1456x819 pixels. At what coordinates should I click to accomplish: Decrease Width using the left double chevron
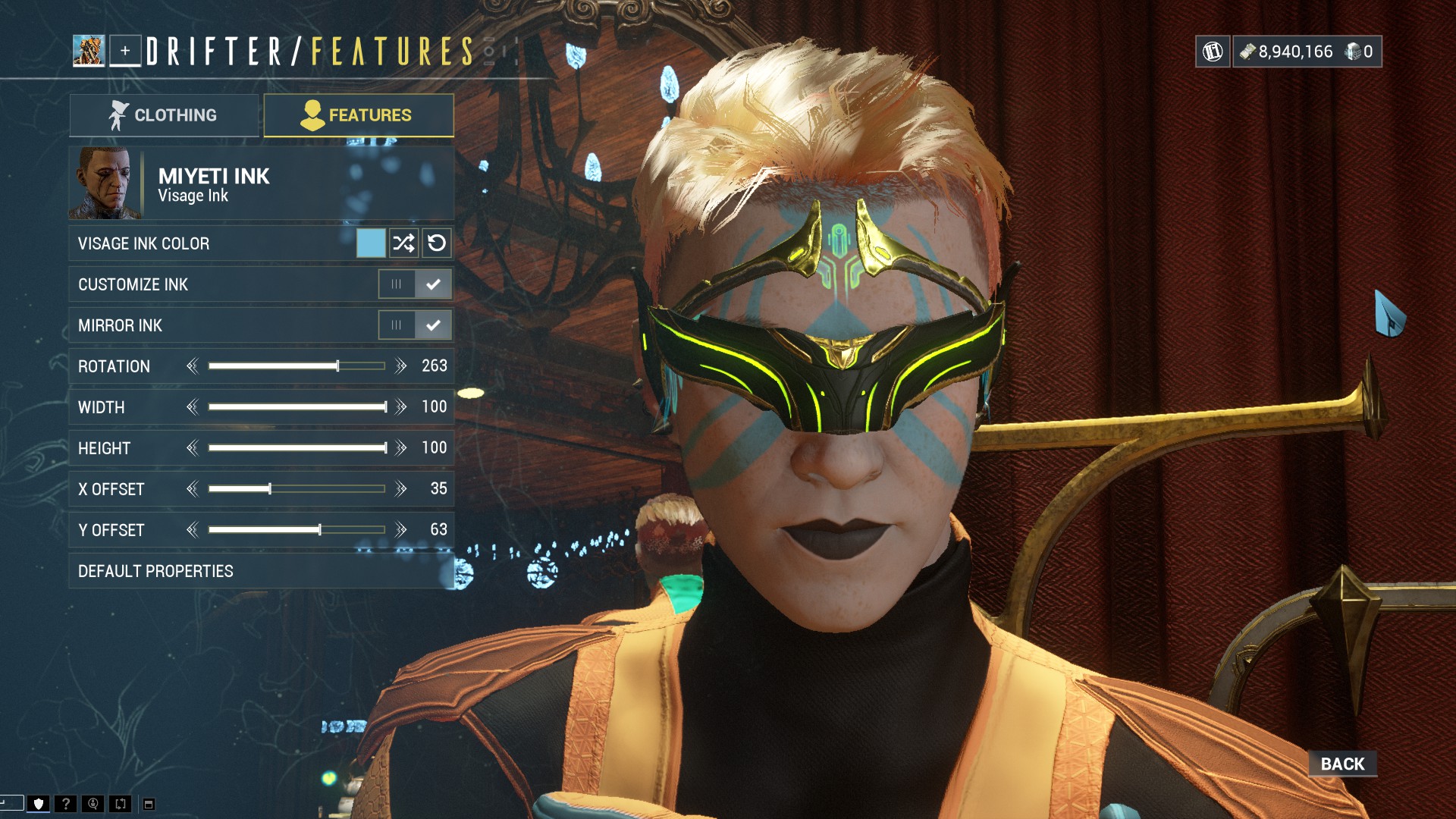193,406
